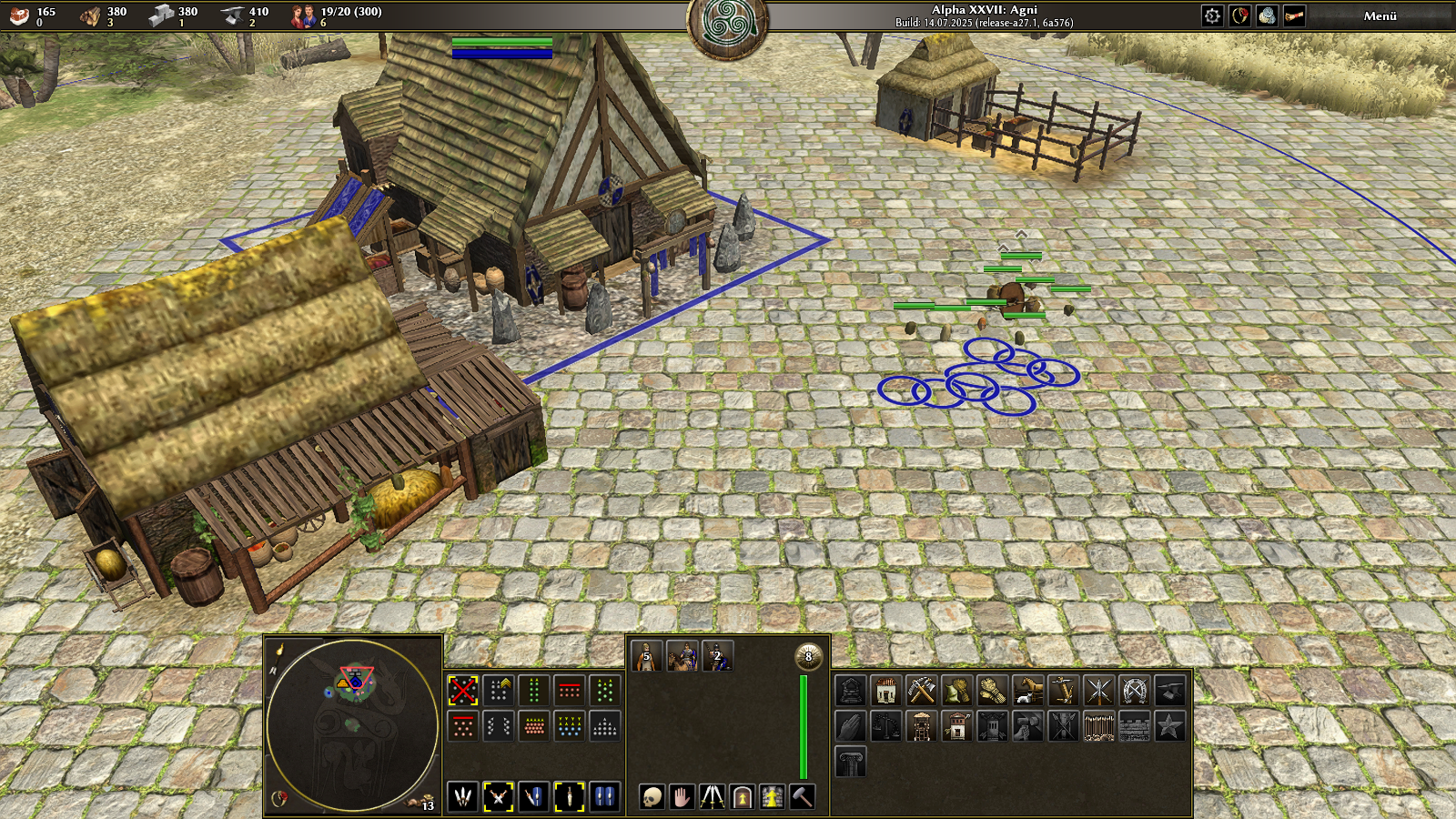Open the Menü button

tap(1380, 15)
